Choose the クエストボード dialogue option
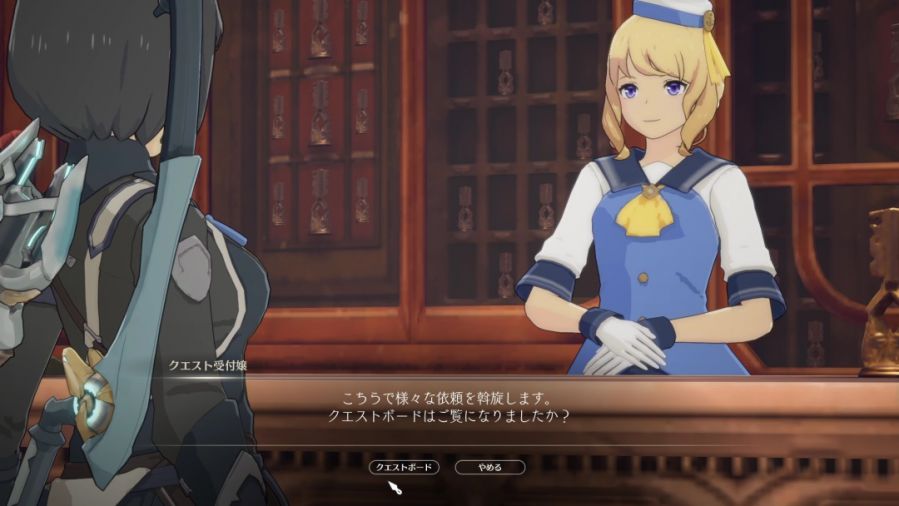899x506 pixels. tap(404, 467)
